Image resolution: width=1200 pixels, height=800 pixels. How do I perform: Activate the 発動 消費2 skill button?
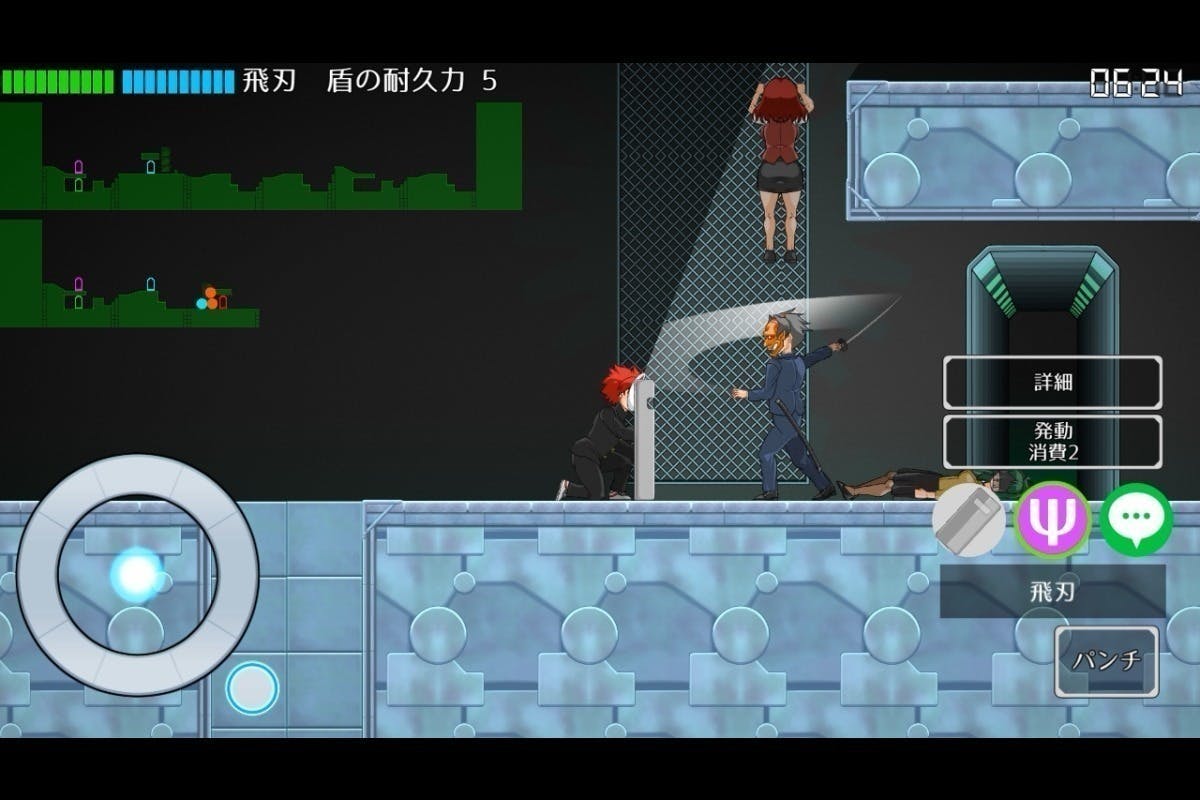click(x=1052, y=441)
